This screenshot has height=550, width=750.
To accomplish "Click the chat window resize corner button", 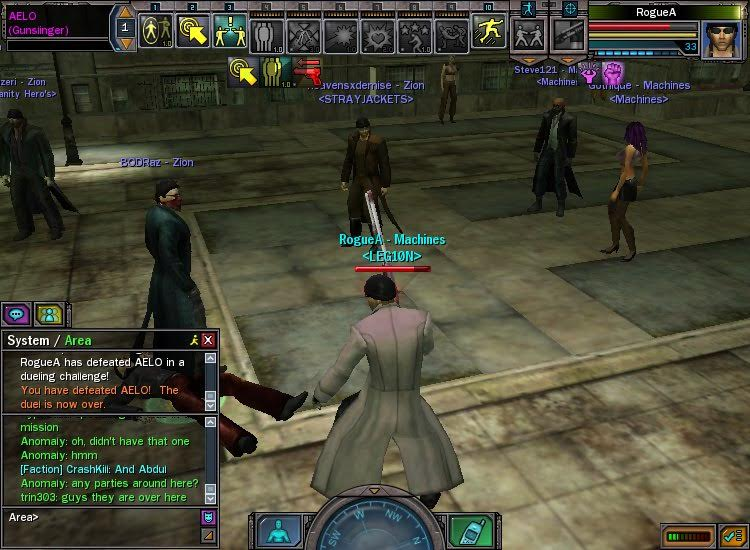I will pos(208,536).
